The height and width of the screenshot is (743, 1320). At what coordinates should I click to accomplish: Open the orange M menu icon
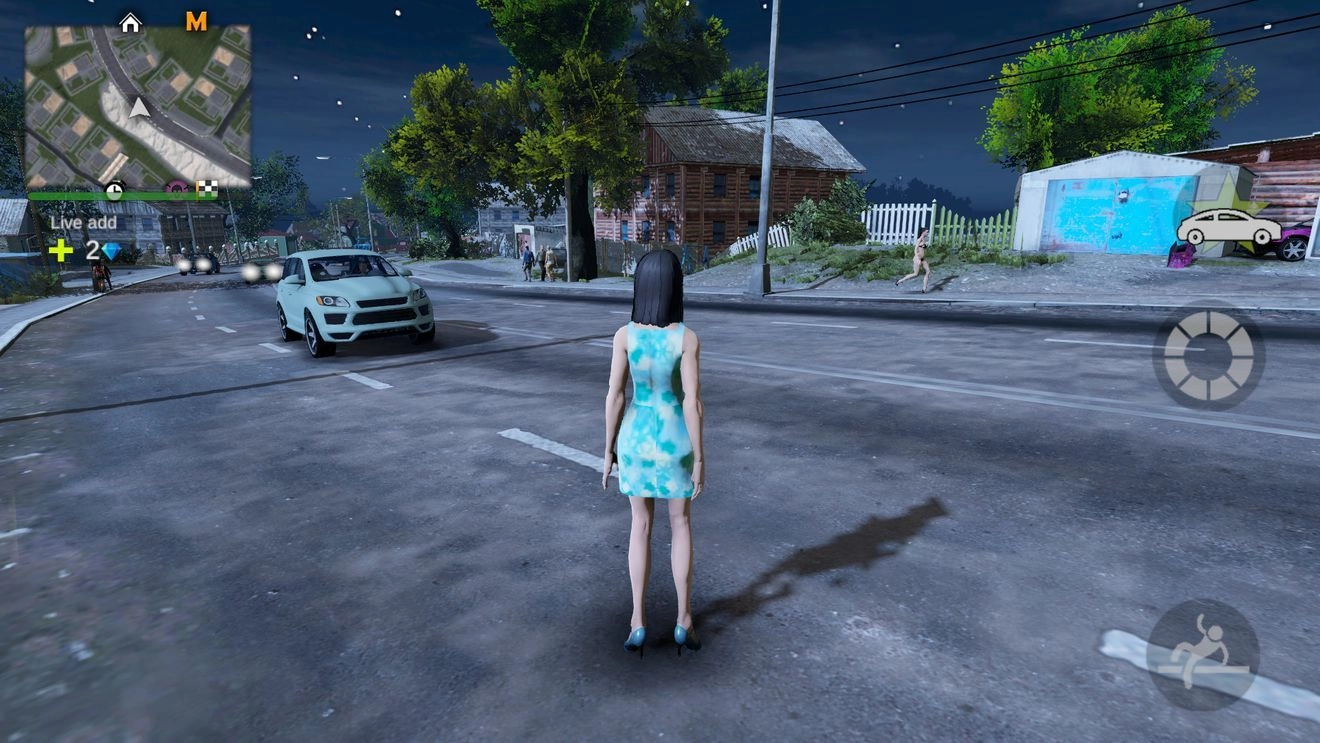coord(197,21)
